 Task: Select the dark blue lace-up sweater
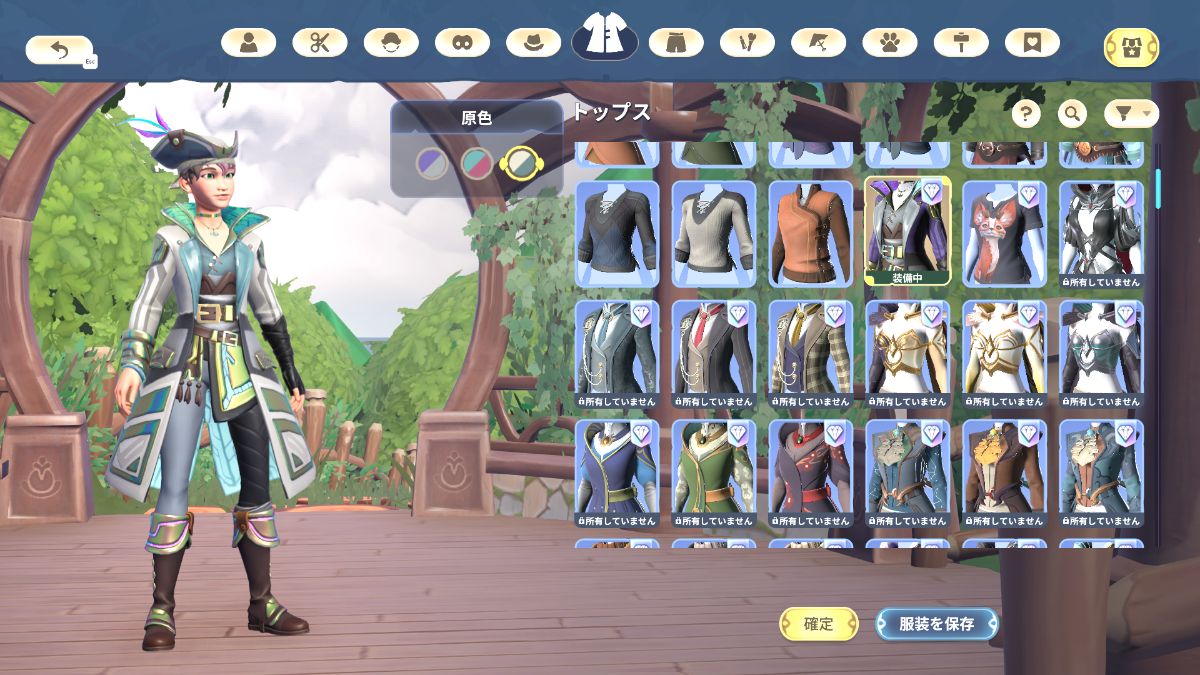tap(616, 232)
